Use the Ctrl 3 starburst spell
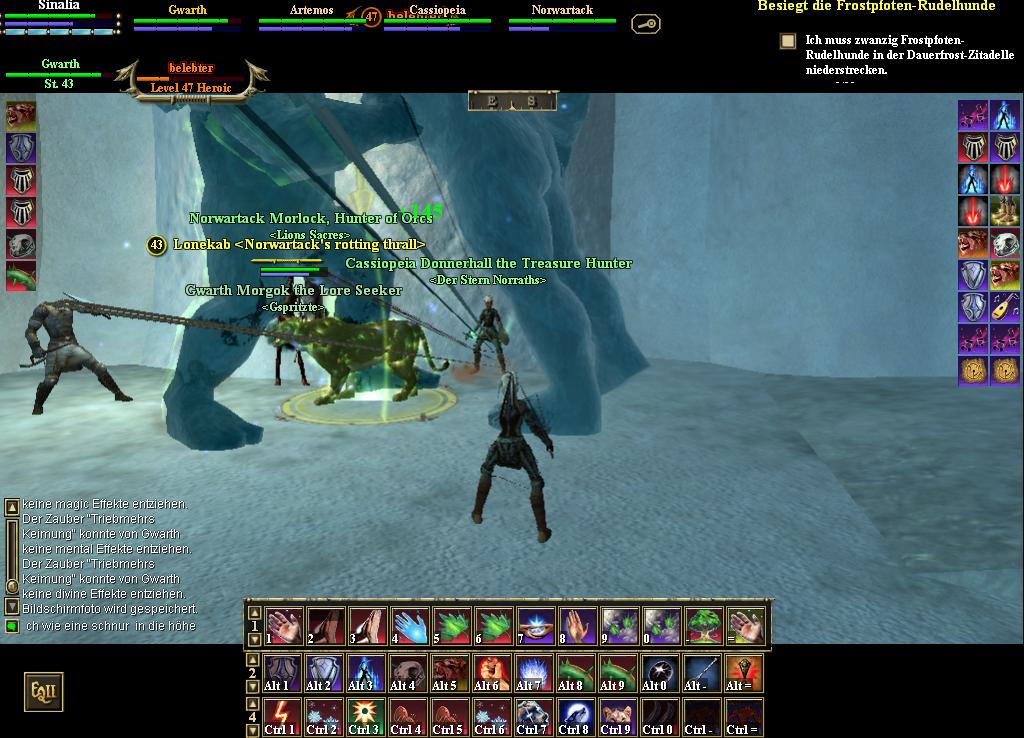The height and width of the screenshot is (738, 1024). pos(365,716)
